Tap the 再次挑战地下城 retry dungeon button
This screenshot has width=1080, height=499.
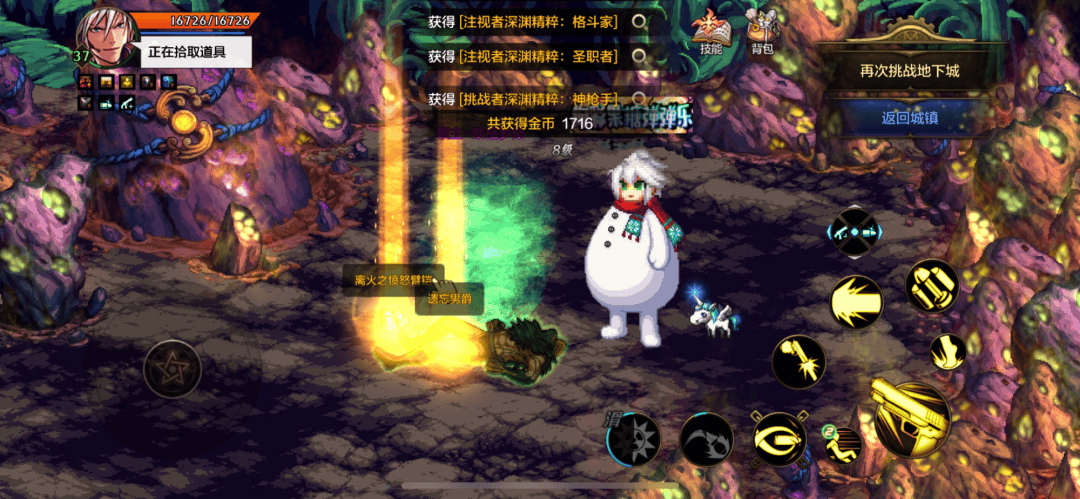click(x=909, y=71)
